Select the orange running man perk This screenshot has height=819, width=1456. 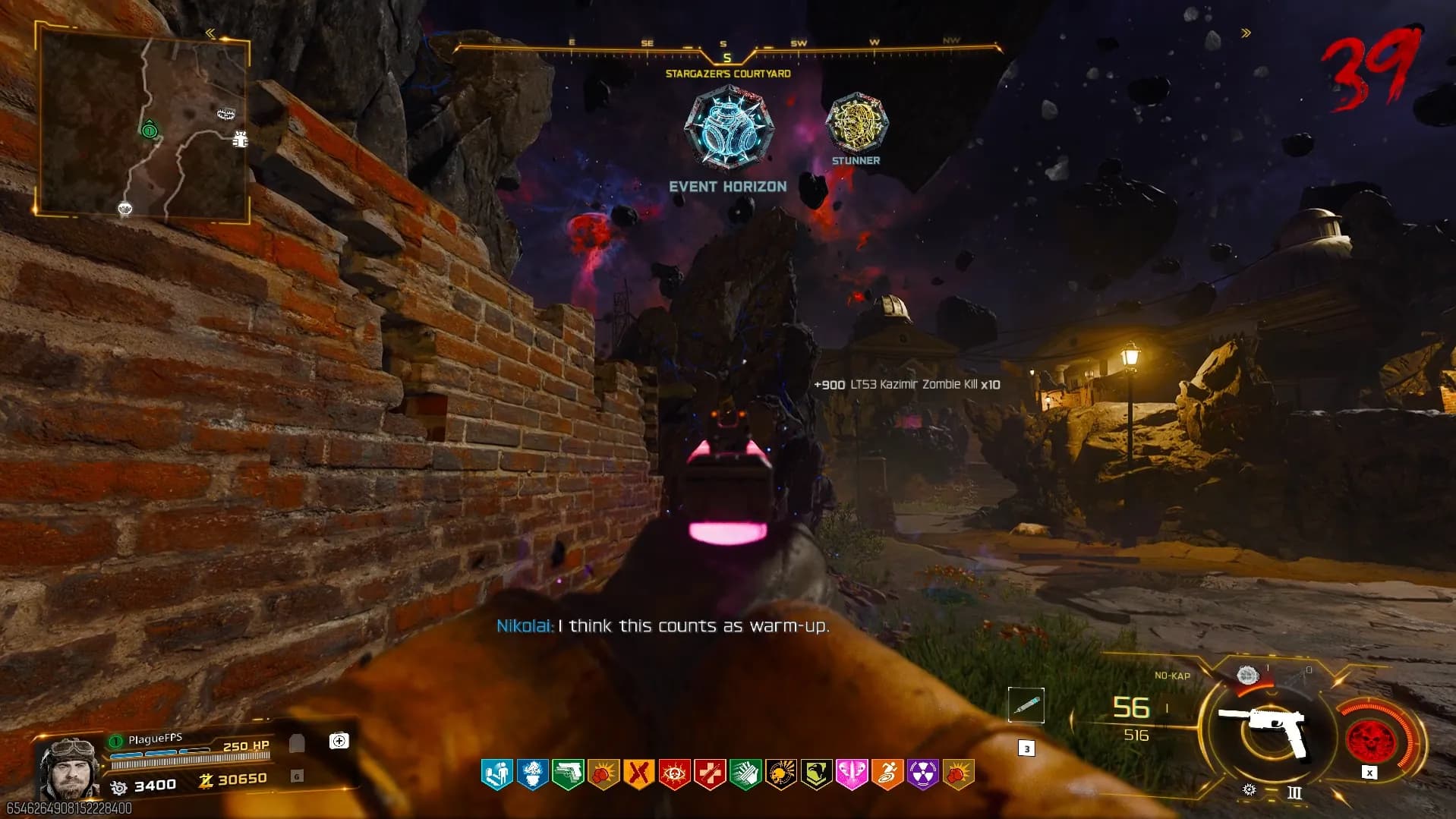[887, 774]
